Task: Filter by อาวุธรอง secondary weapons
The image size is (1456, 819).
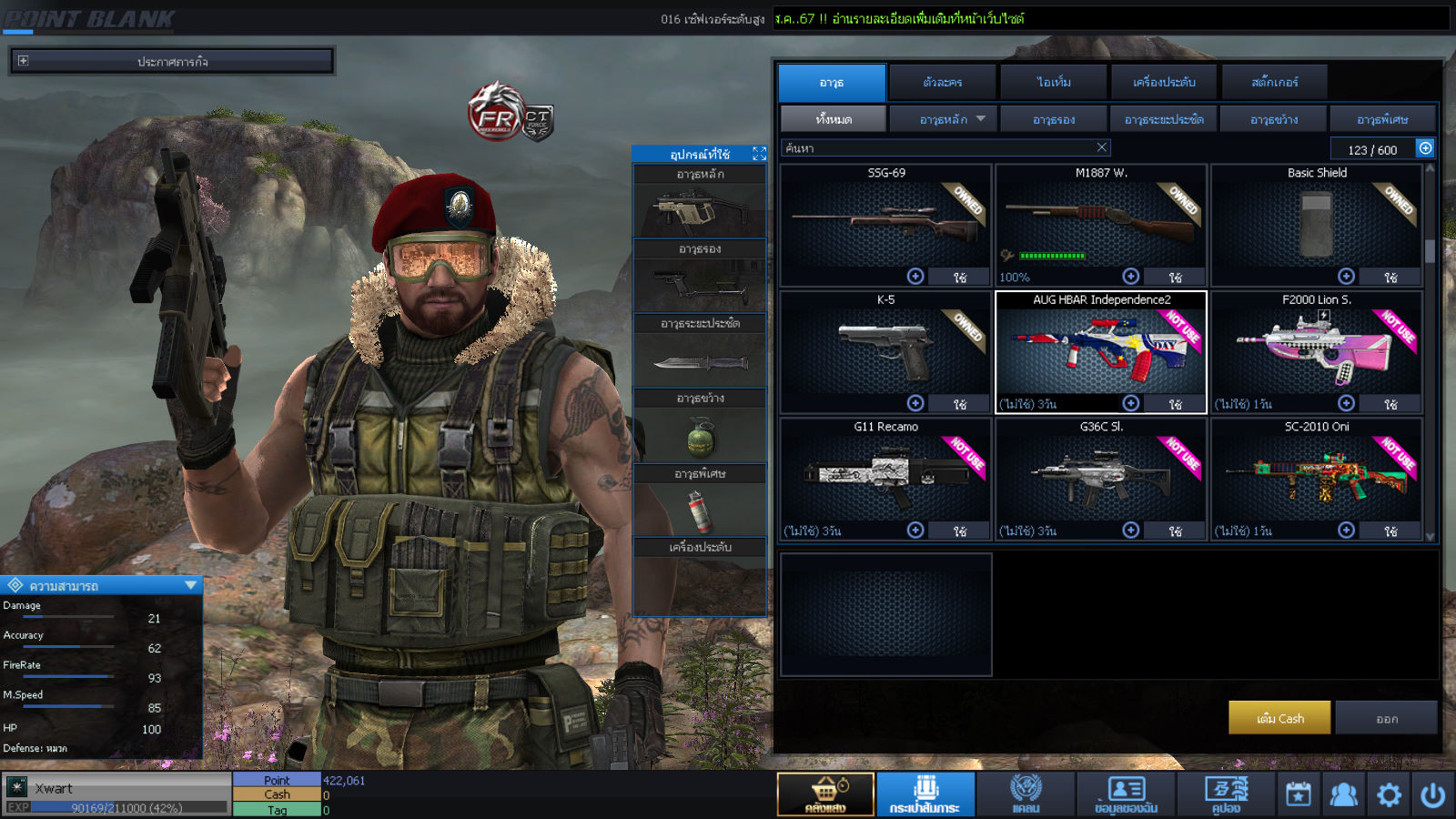Action: click(1054, 119)
